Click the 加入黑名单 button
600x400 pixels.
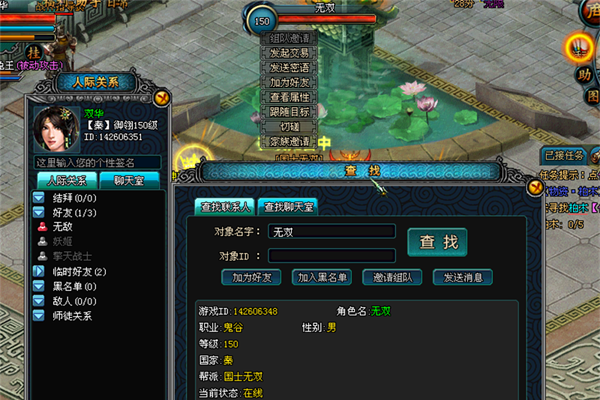(x=323, y=277)
